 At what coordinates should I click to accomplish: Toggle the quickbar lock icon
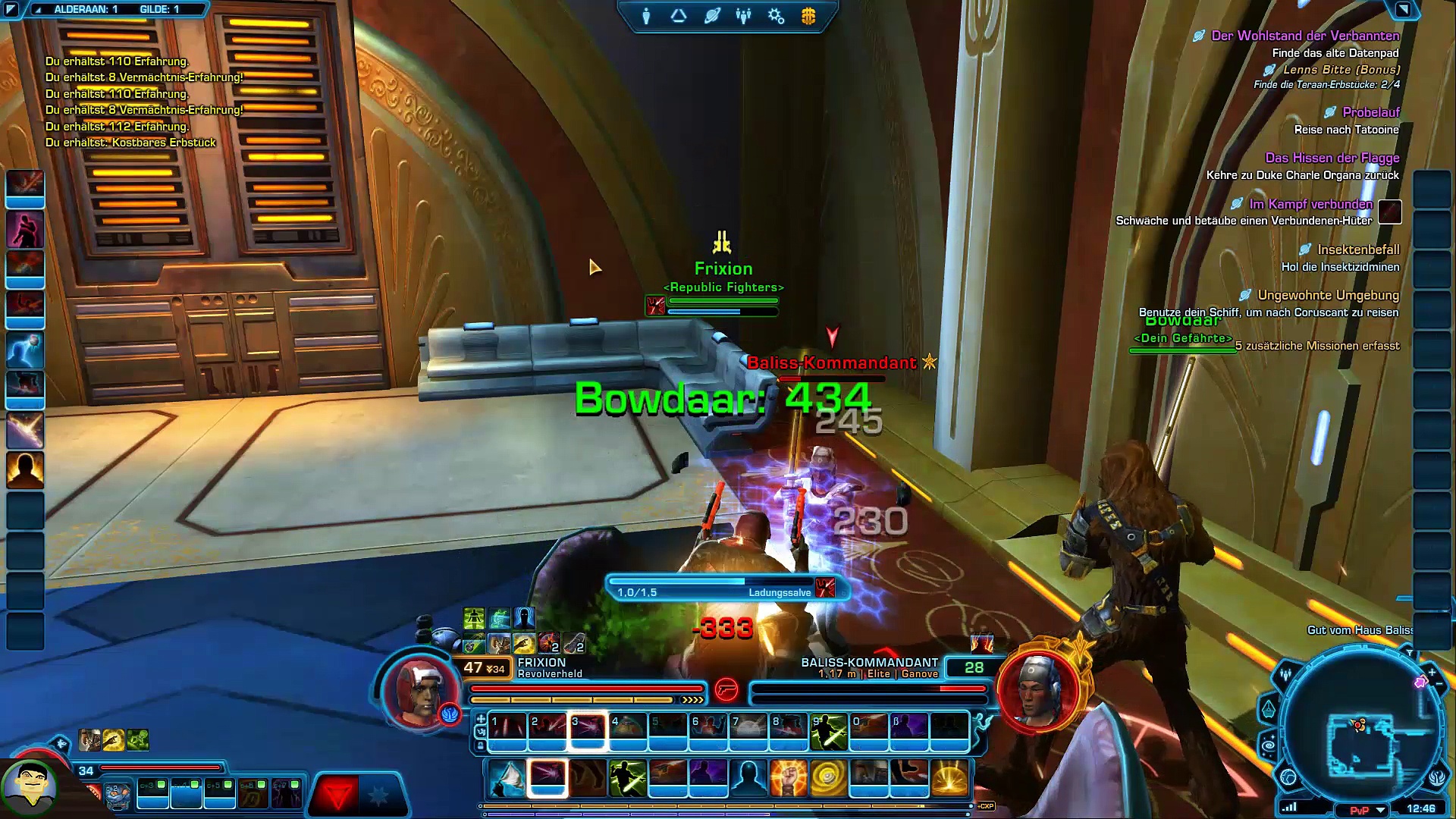pyautogui.click(x=481, y=746)
